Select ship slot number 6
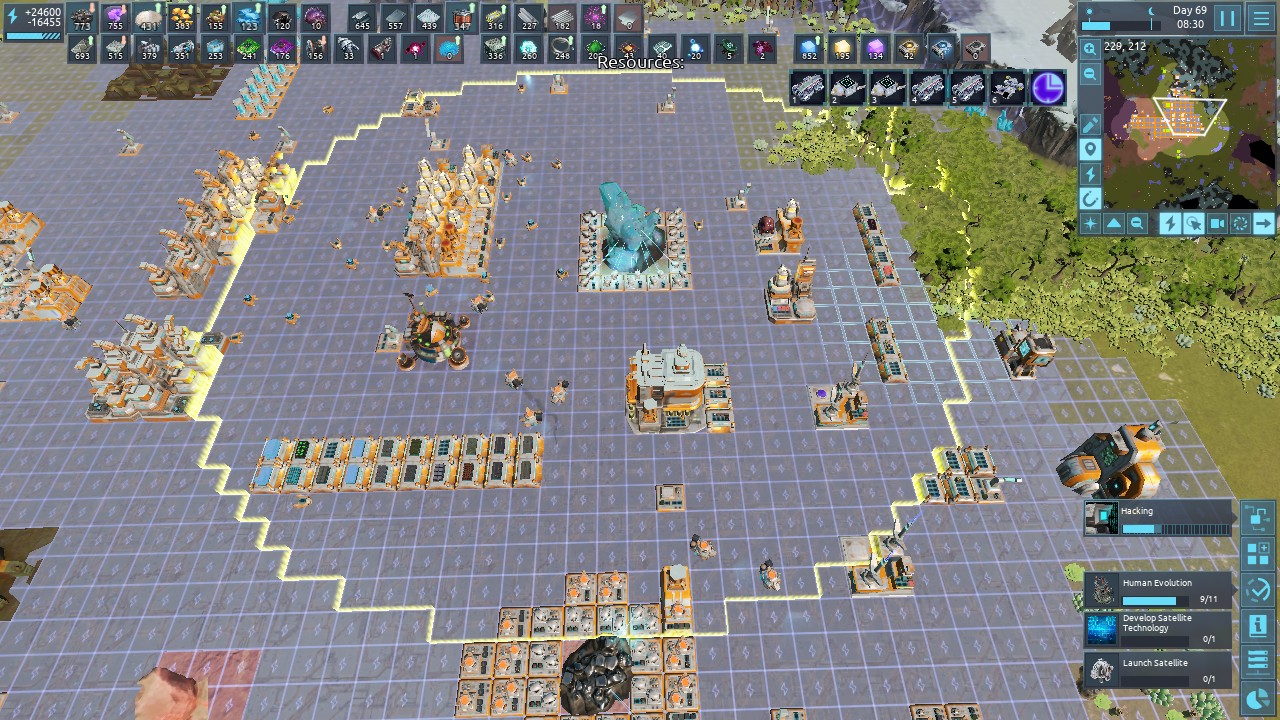 point(1007,88)
